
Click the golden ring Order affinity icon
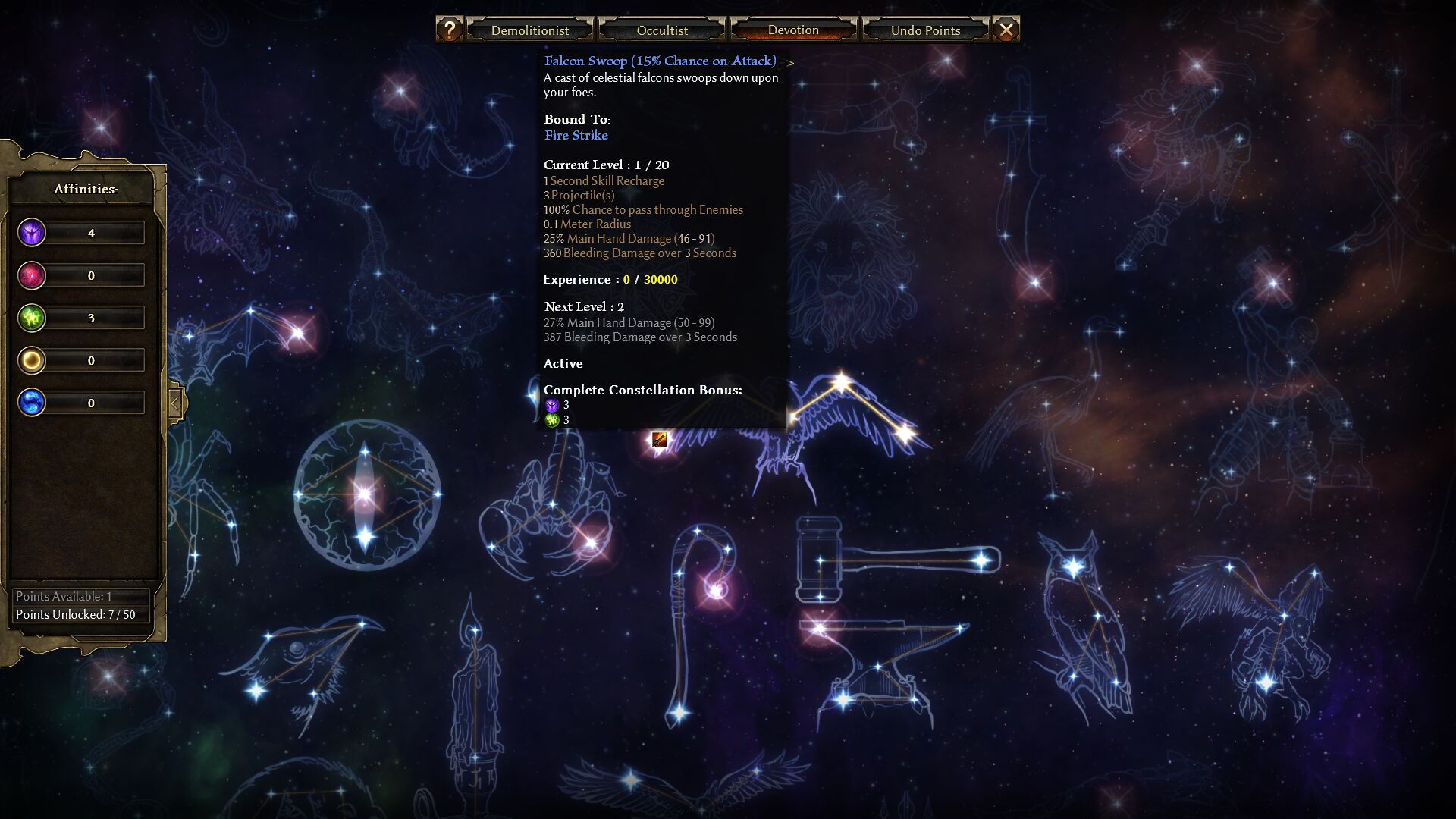32,360
